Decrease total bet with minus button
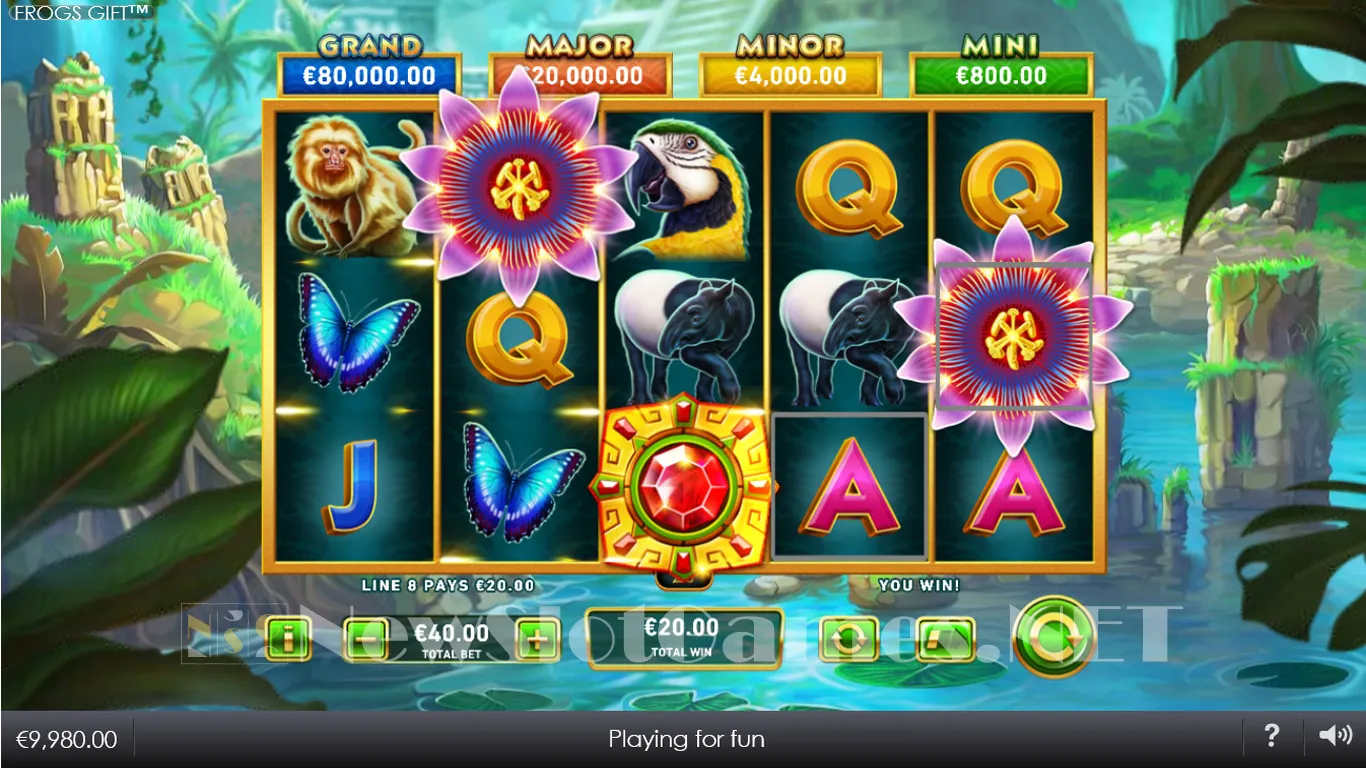 367,638
